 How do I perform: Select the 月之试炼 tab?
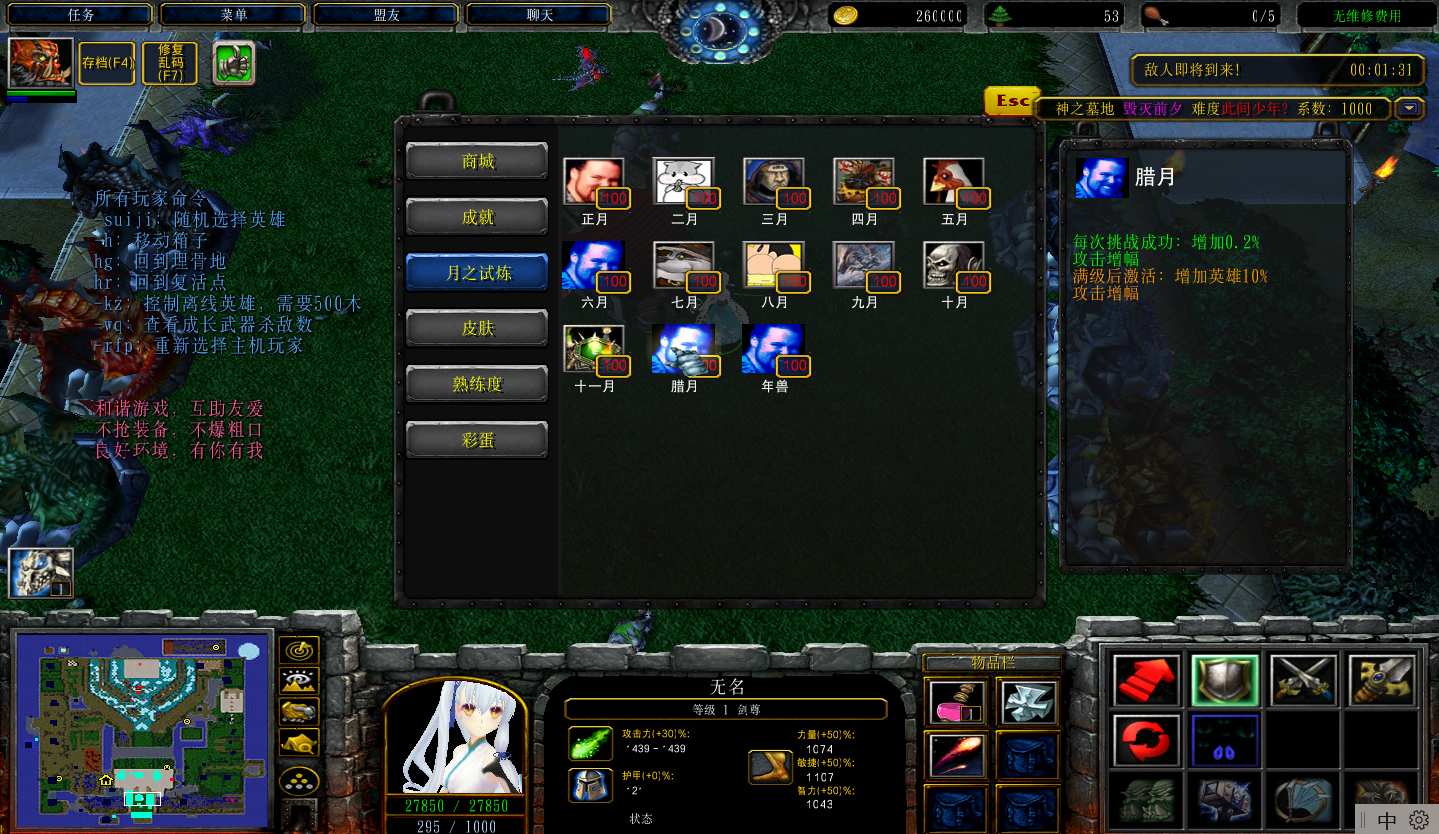(x=477, y=273)
